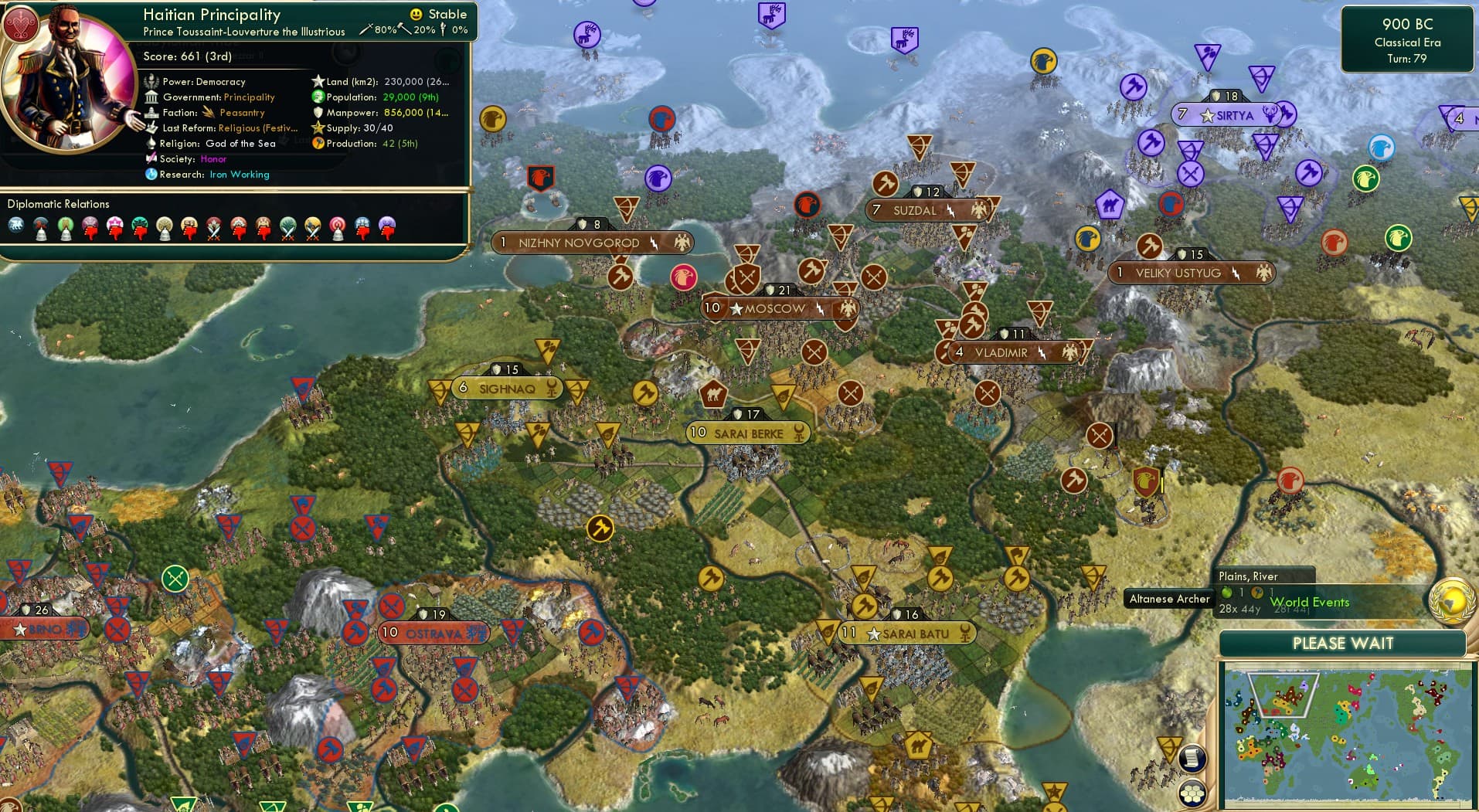Click the Stable smiley face indicator
The height and width of the screenshot is (812, 1479).
click(416, 14)
